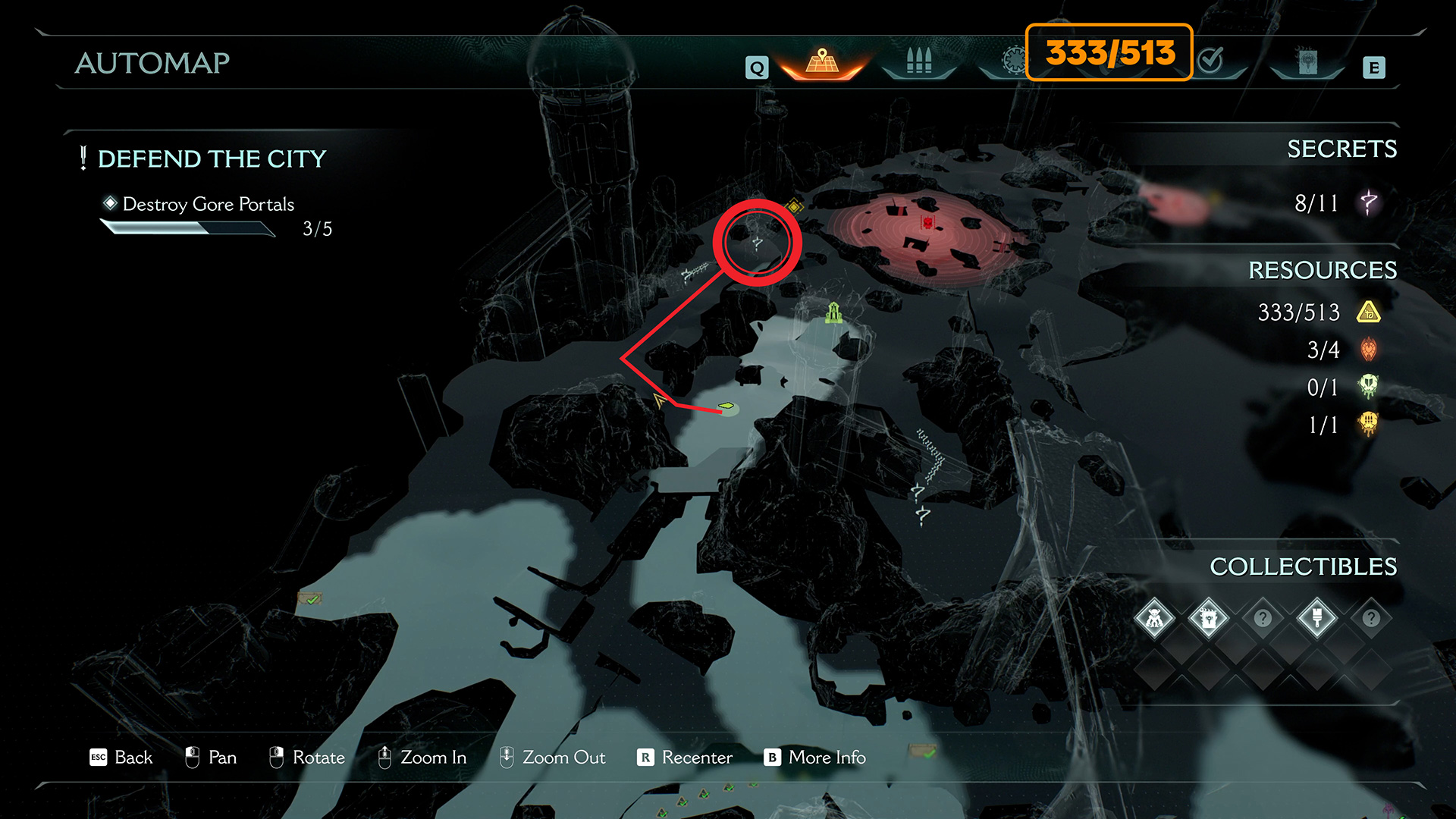
Task: Select the gold resource triangle icon
Action: (1369, 312)
